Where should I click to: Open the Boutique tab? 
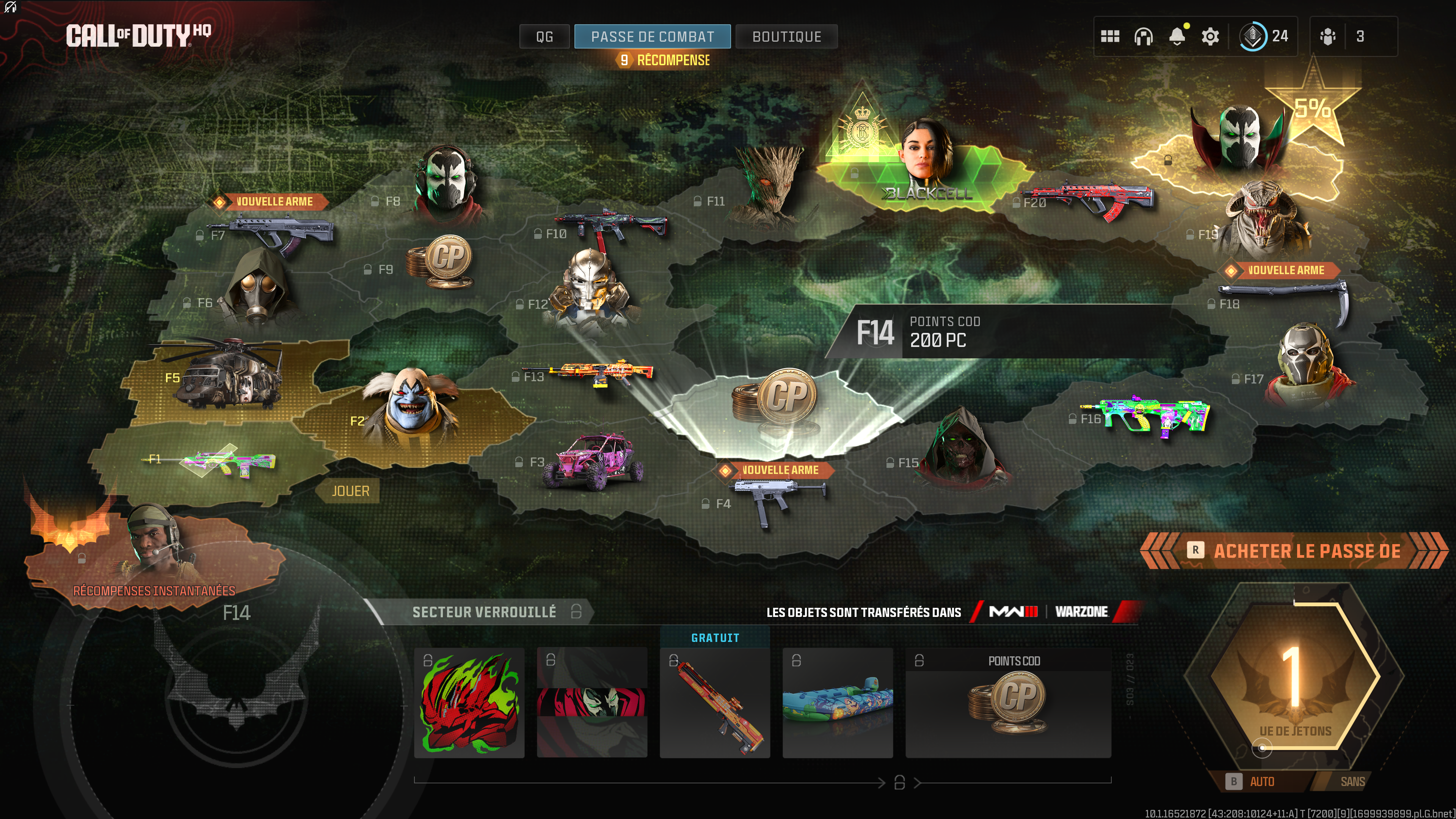pos(786,37)
